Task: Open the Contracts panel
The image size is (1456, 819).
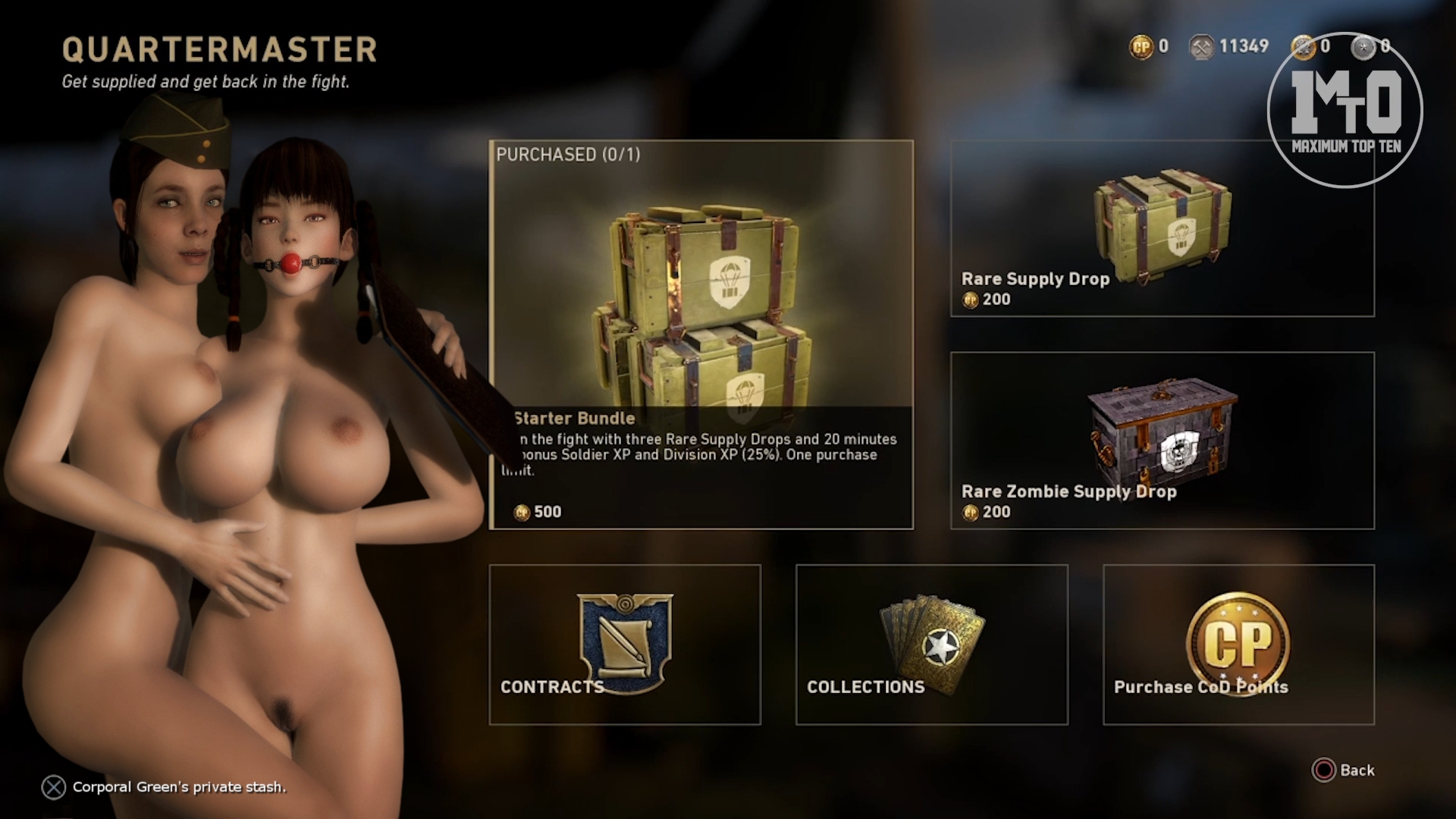Action: (x=625, y=645)
